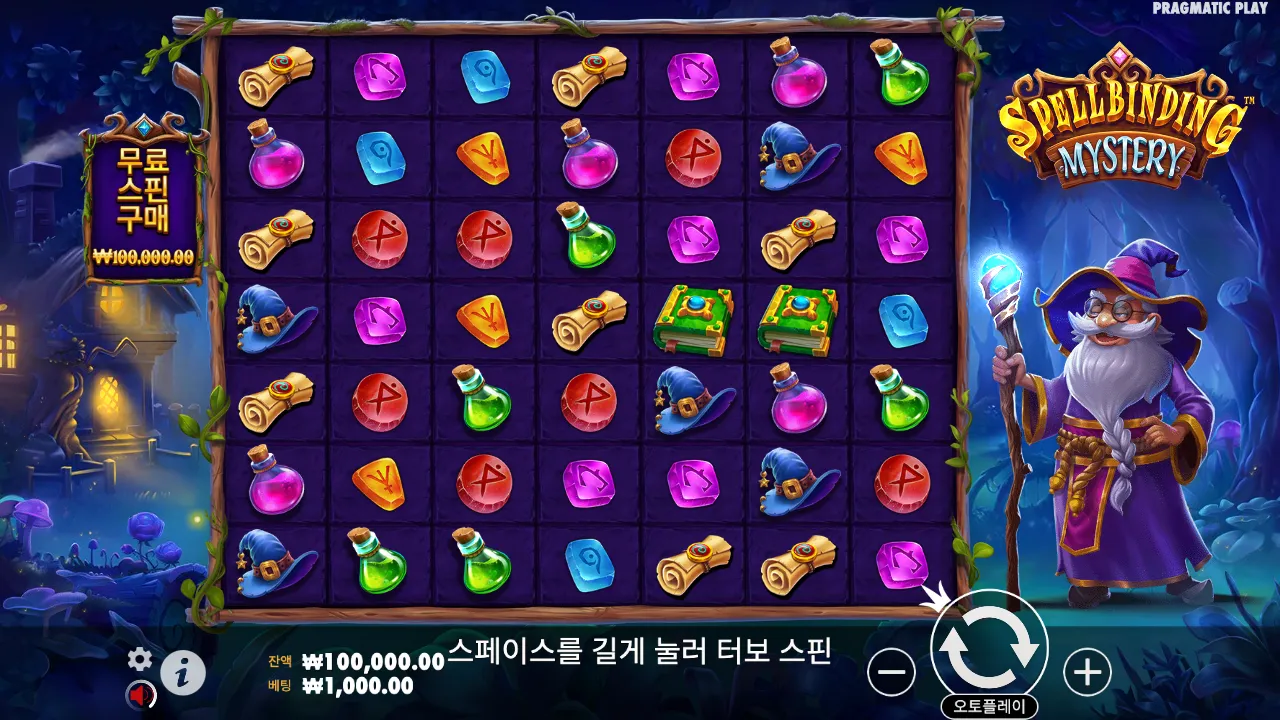Increase the bet with the plus button
Screen dimensions: 1280x720
point(1087,672)
